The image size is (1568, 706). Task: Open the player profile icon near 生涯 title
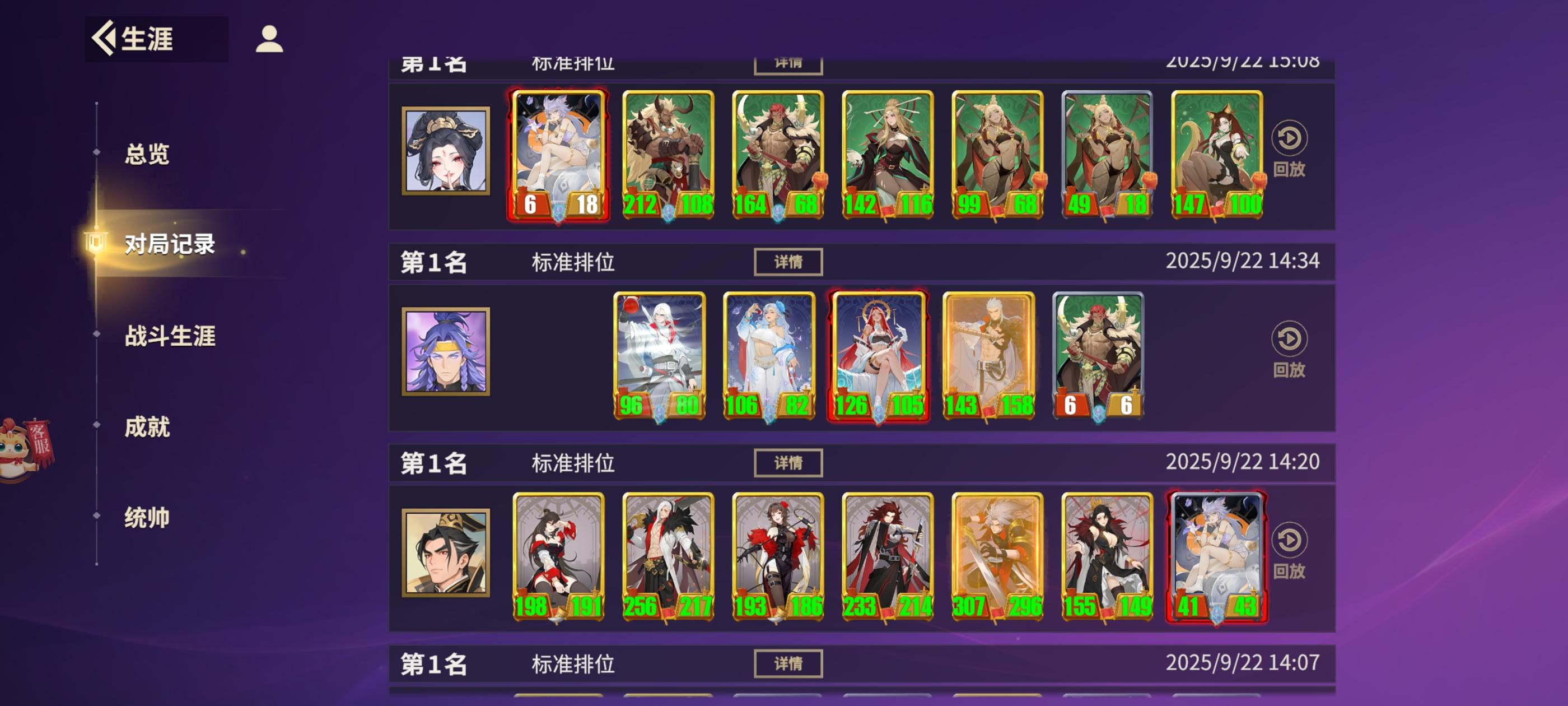(x=268, y=39)
